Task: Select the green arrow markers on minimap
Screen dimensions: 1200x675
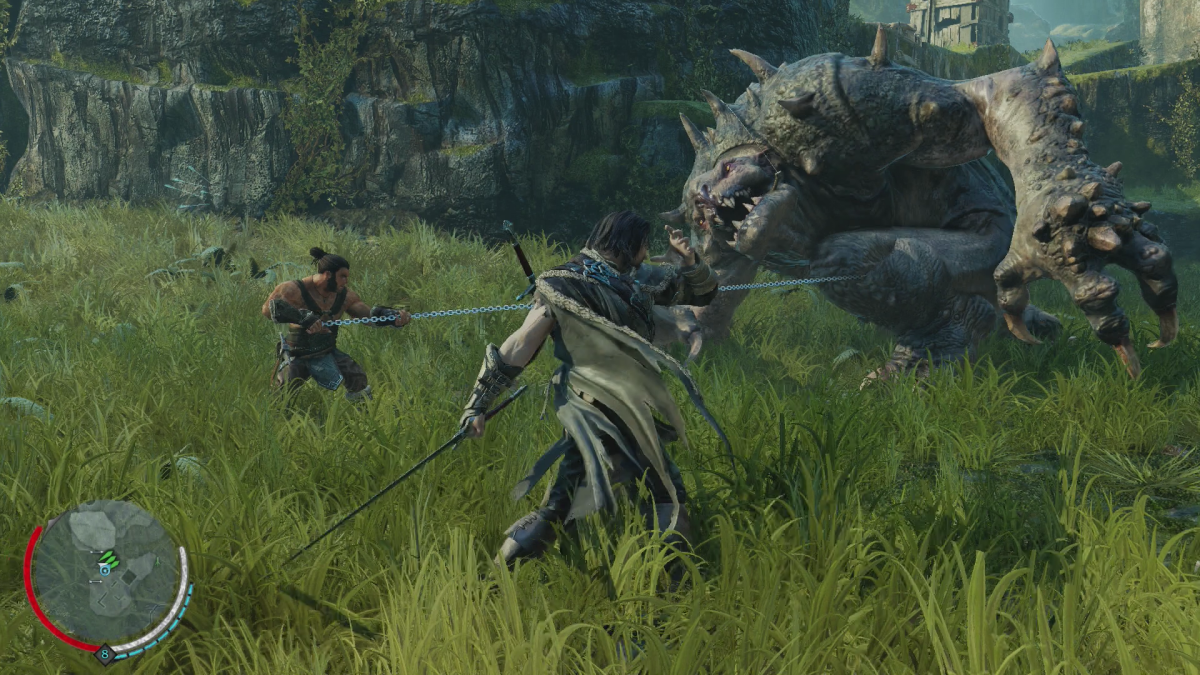Action: [109, 559]
